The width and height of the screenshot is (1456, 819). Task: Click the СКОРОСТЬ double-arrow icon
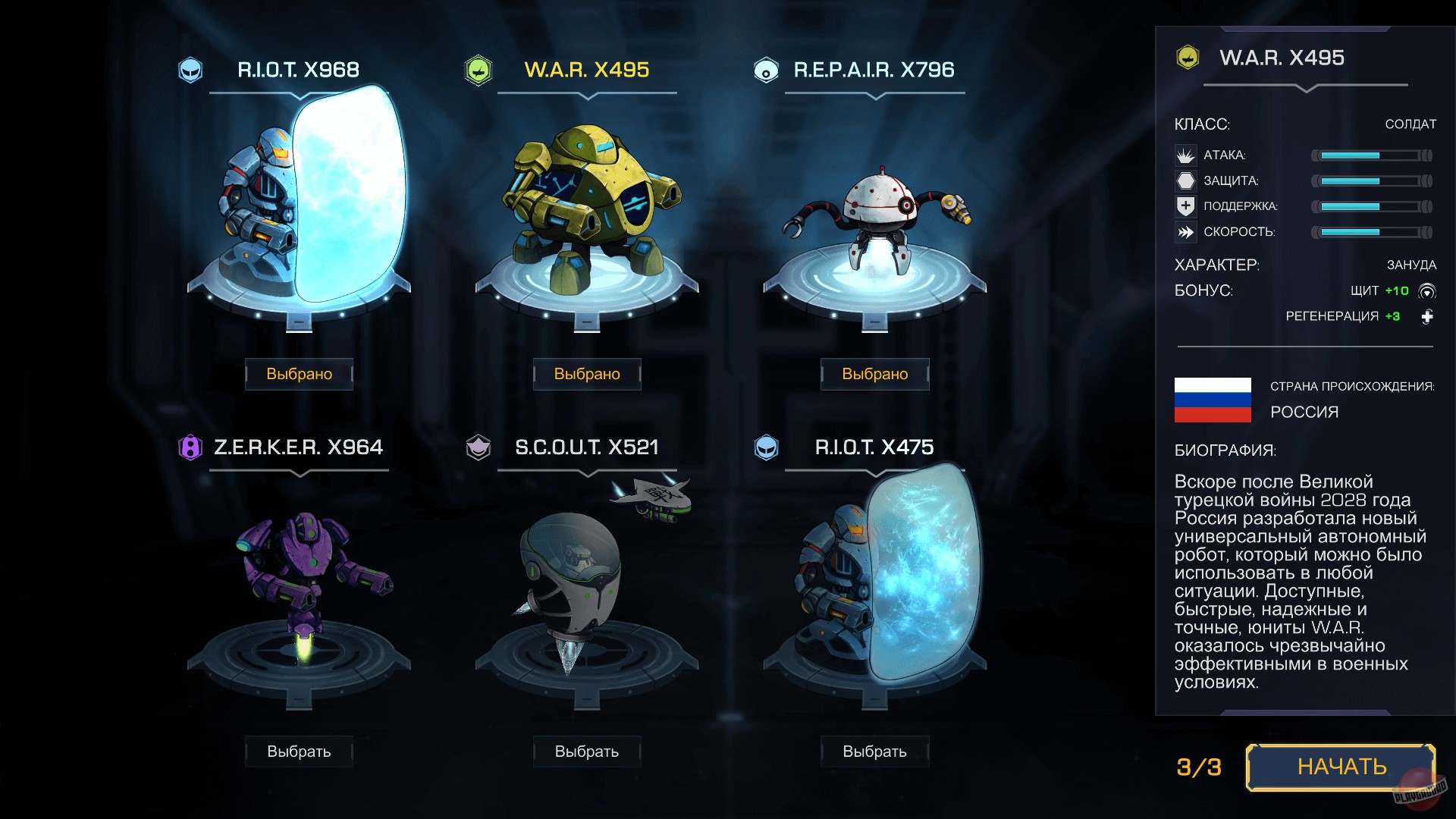point(1185,232)
